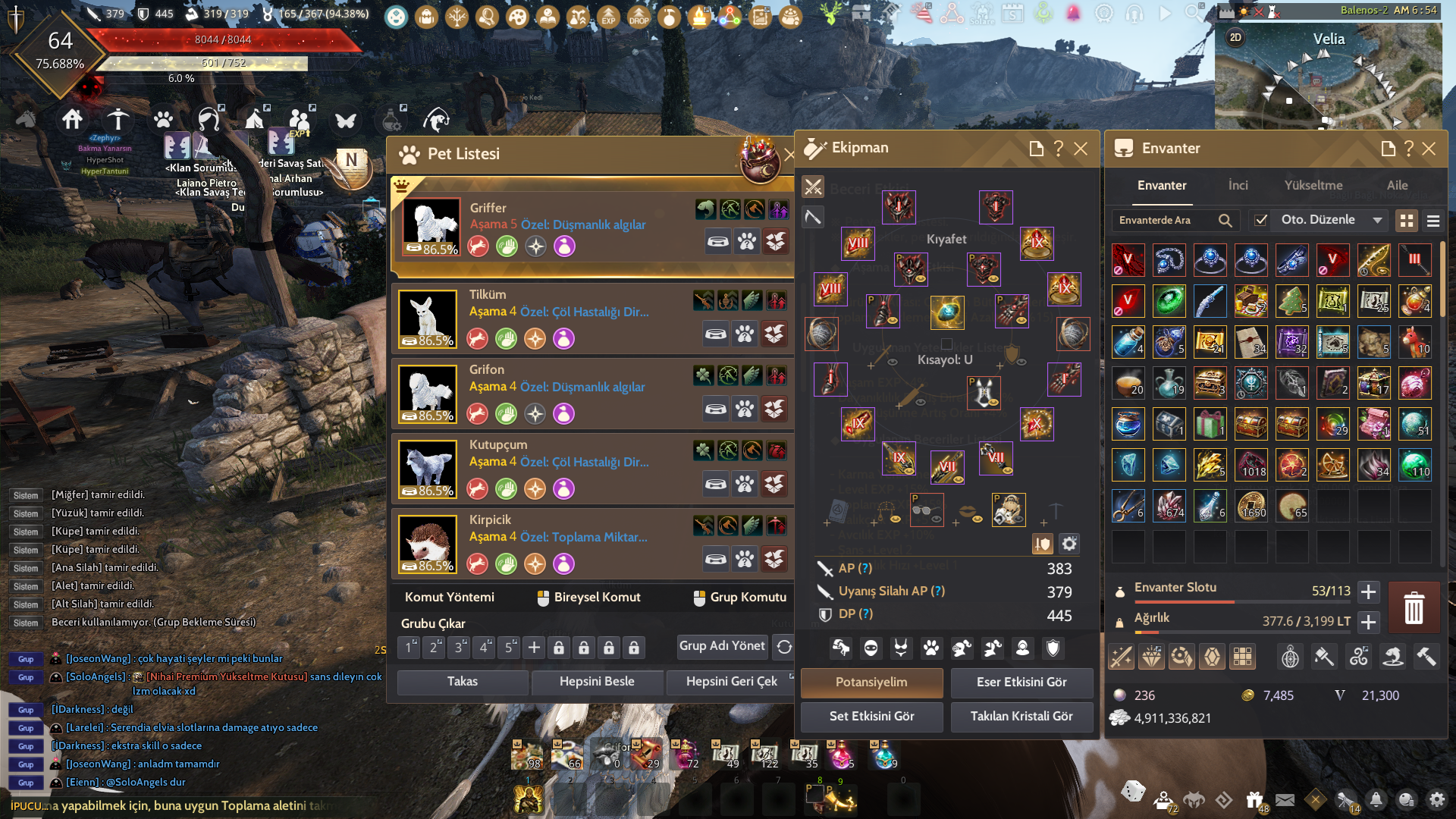
Task: Select the pet paw filter in Ekipman panel
Action: 931,648
